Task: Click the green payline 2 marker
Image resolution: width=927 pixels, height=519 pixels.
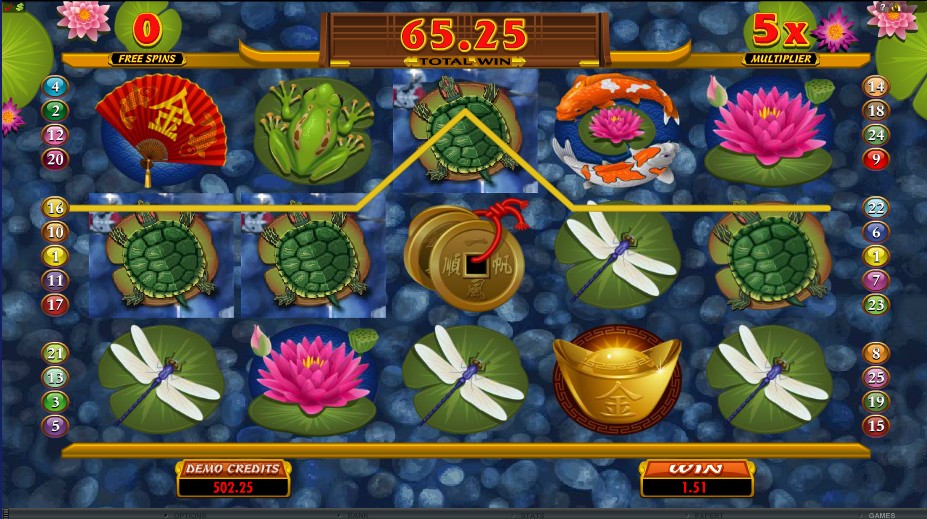Action: 54,111
